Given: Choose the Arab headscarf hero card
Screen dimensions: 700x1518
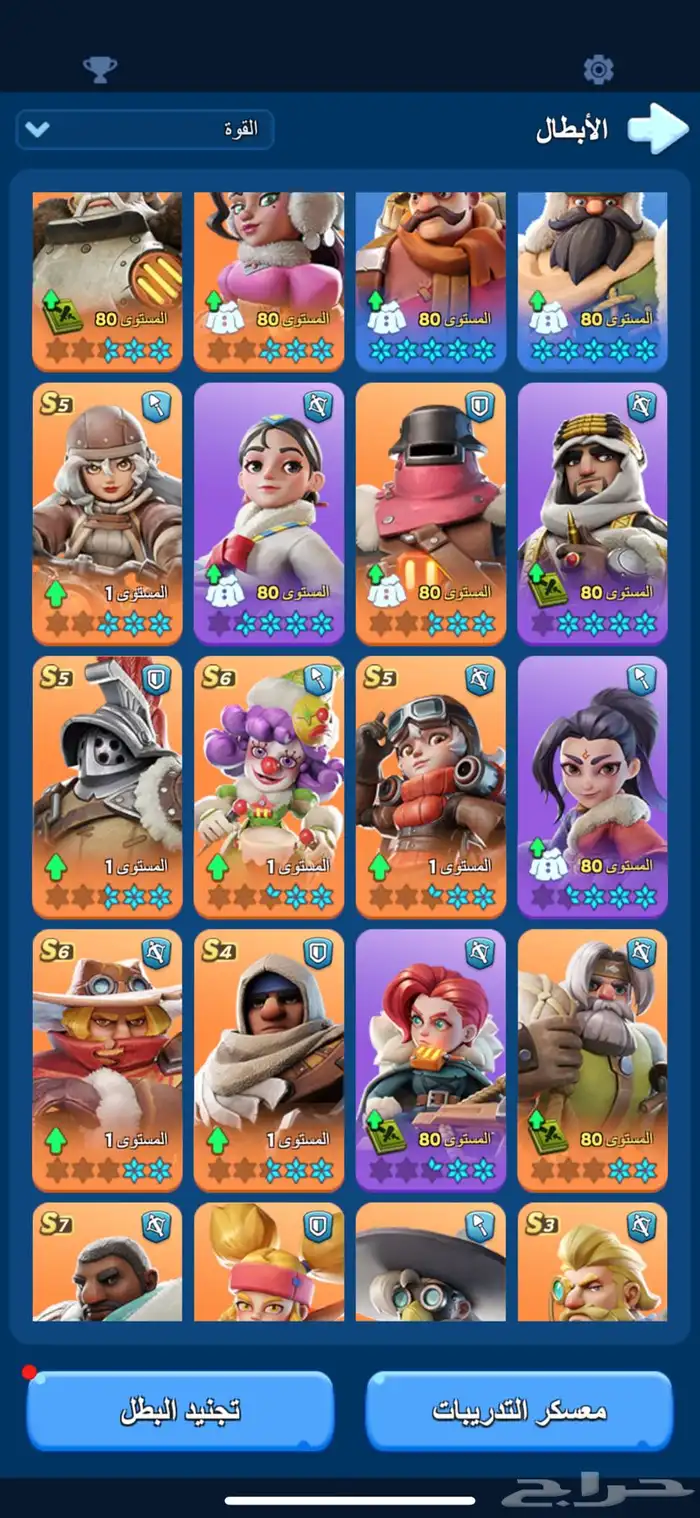Looking at the screenshot, I should pyautogui.click(x=593, y=512).
